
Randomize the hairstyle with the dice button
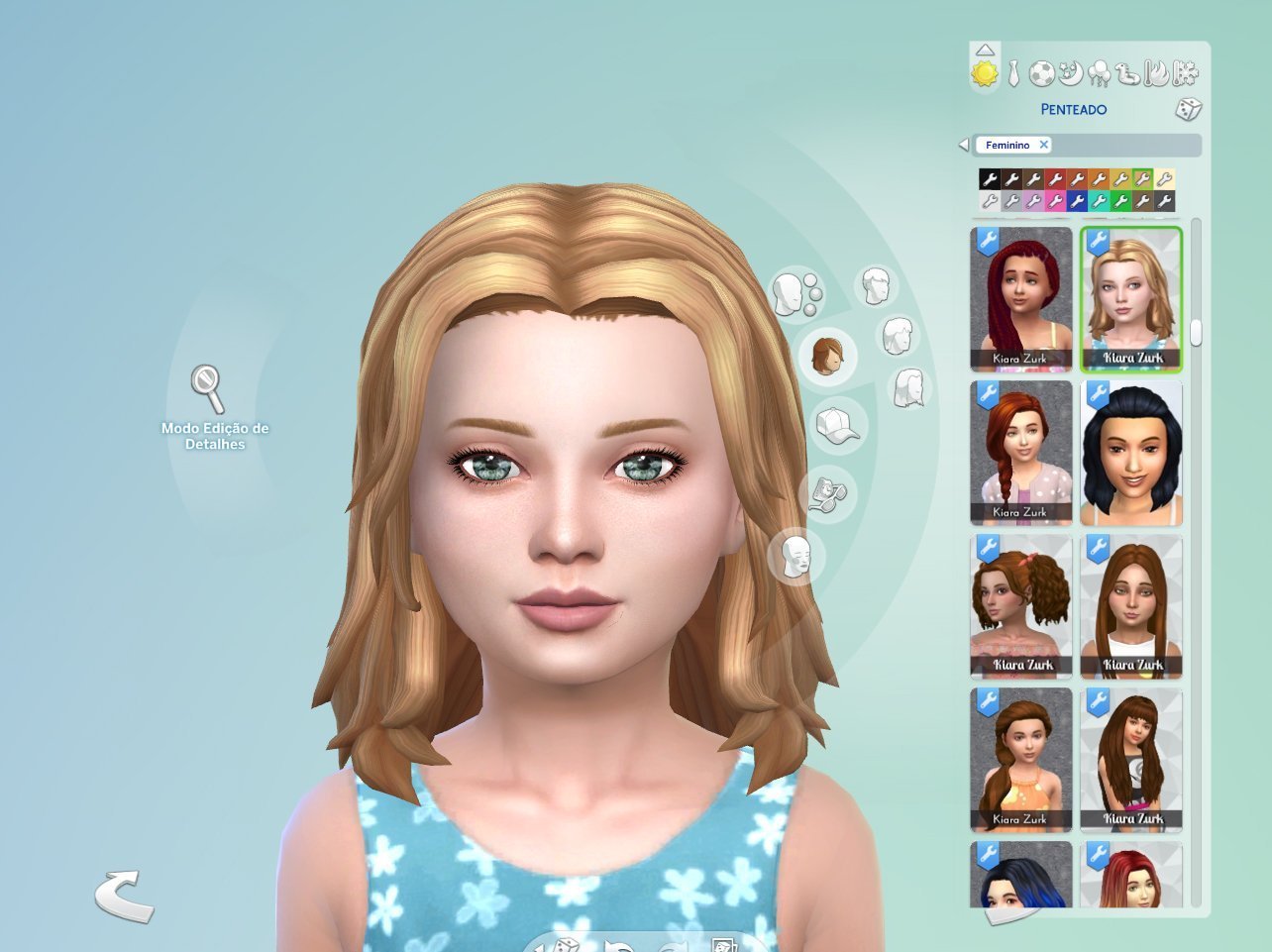click(x=1188, y=109)
